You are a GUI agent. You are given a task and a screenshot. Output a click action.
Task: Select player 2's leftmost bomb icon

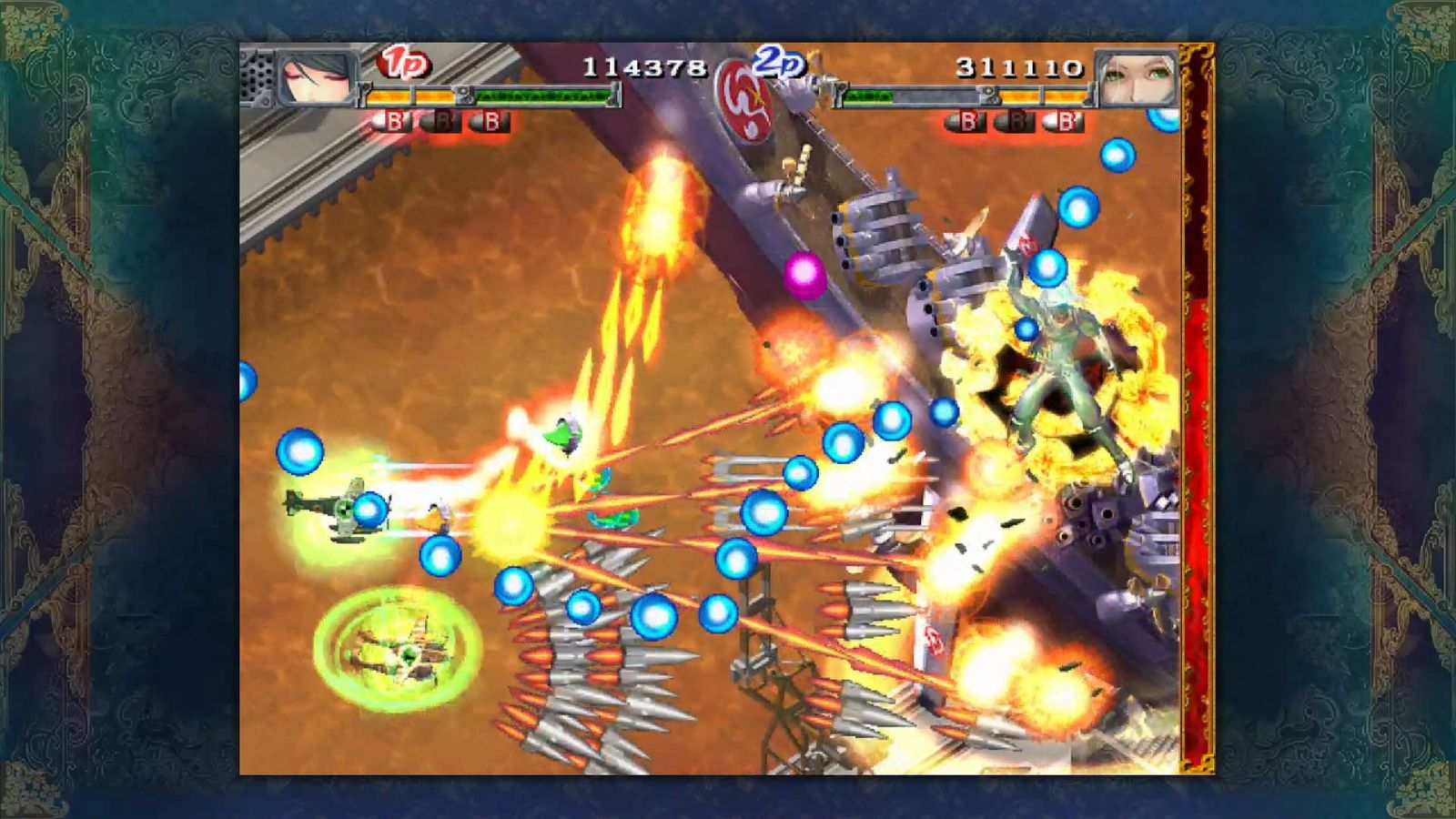[x=966, y=122]
